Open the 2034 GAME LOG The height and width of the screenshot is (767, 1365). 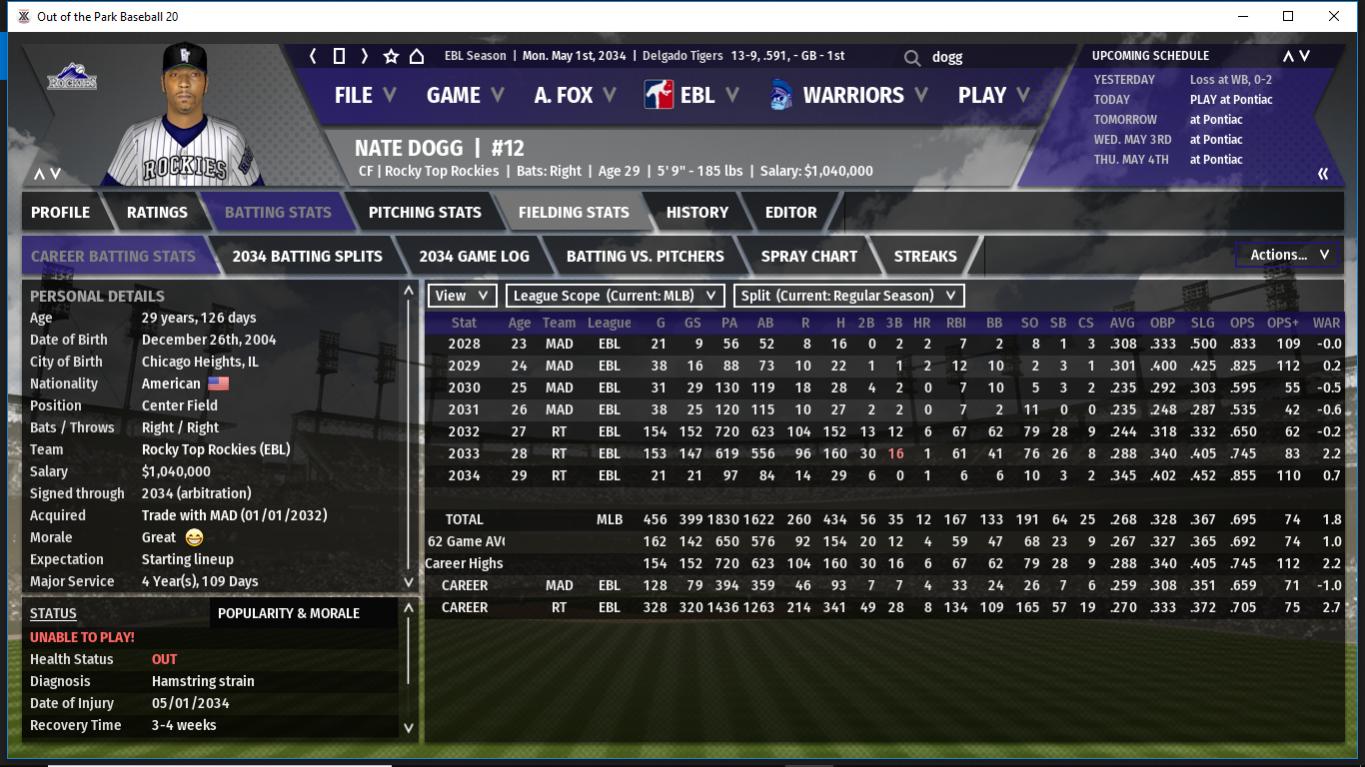coord(474,256)
